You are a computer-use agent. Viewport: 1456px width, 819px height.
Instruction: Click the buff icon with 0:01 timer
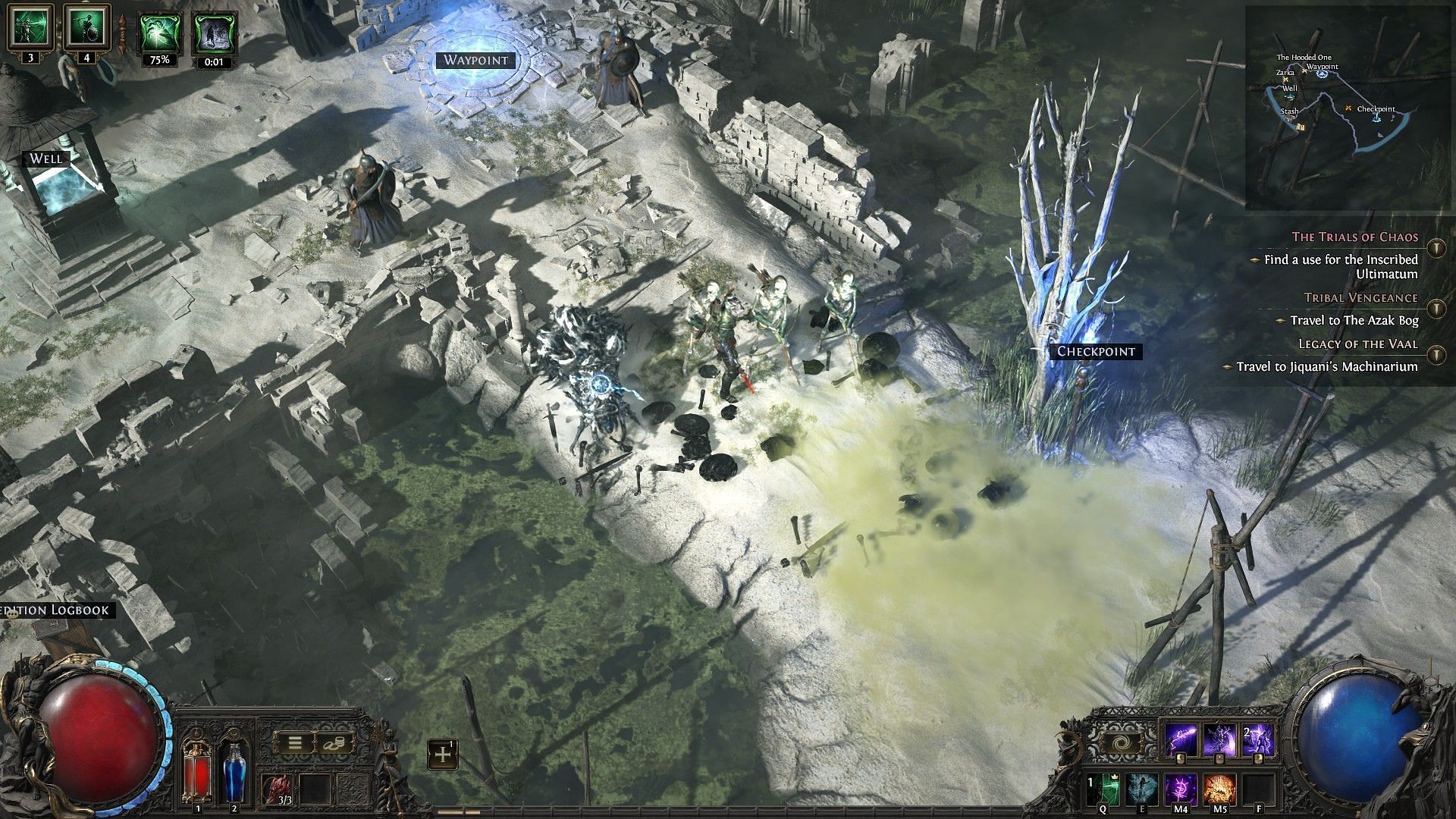(x=215, y=34)
